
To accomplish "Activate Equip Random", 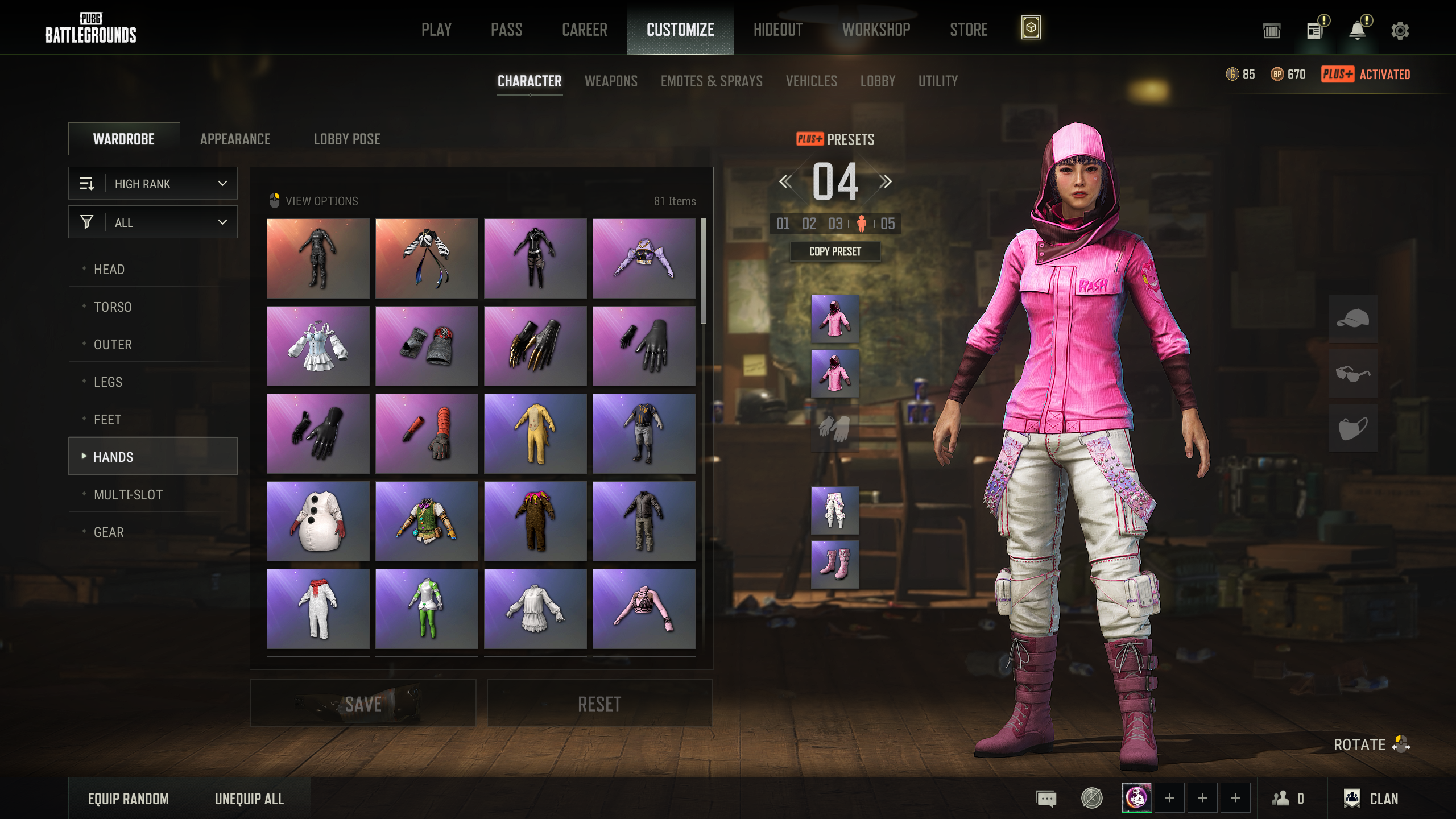I will click(x=129, y=799).
